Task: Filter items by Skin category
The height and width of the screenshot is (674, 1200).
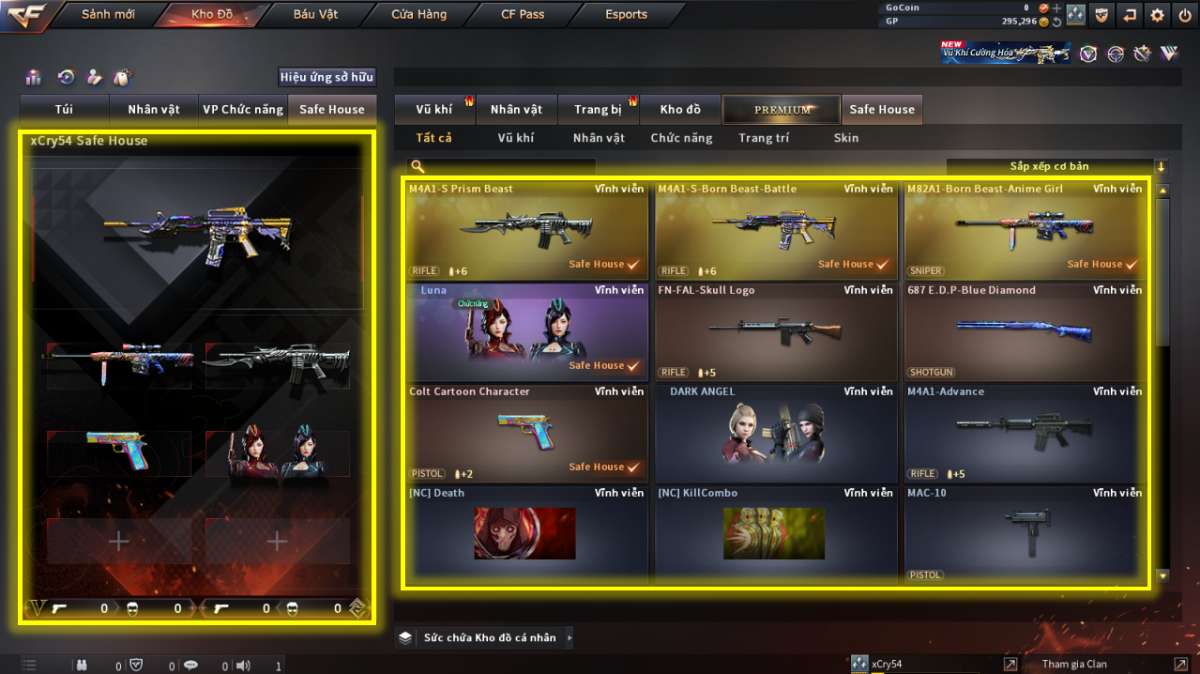Action: click(x=846, y=138)
